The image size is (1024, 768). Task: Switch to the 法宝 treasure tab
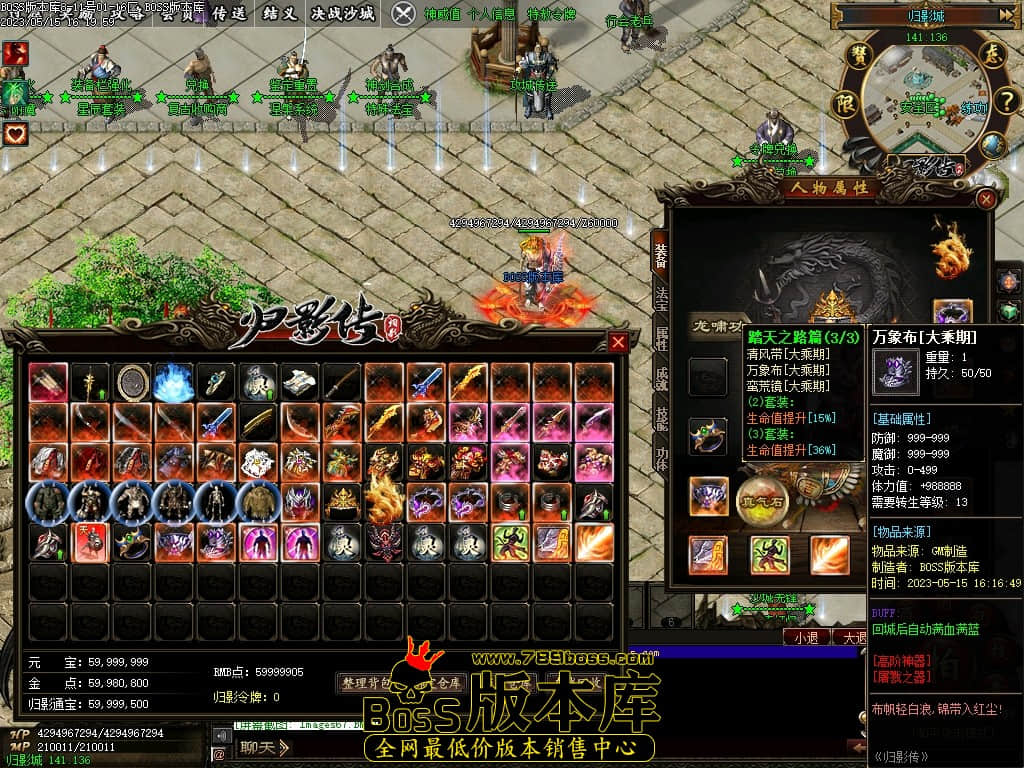[660, 300]
